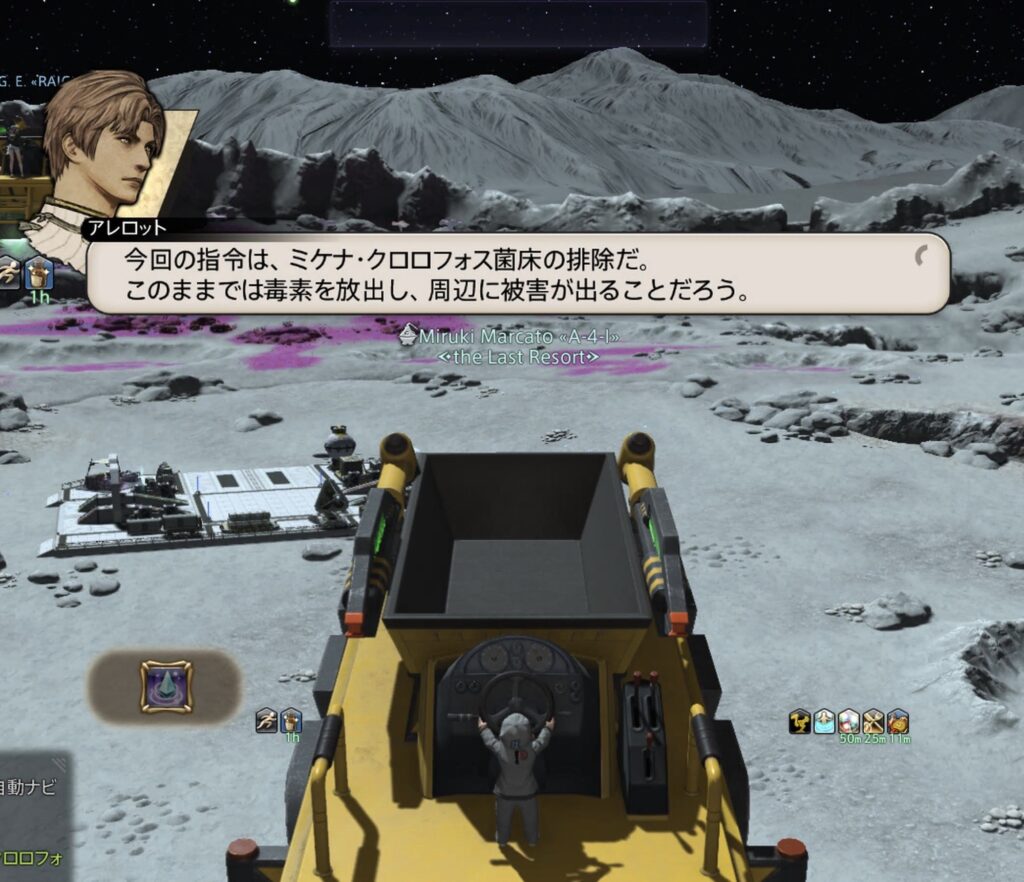
Task: Target the Miruki Marcato player nameplate
Action: point(518,337)
